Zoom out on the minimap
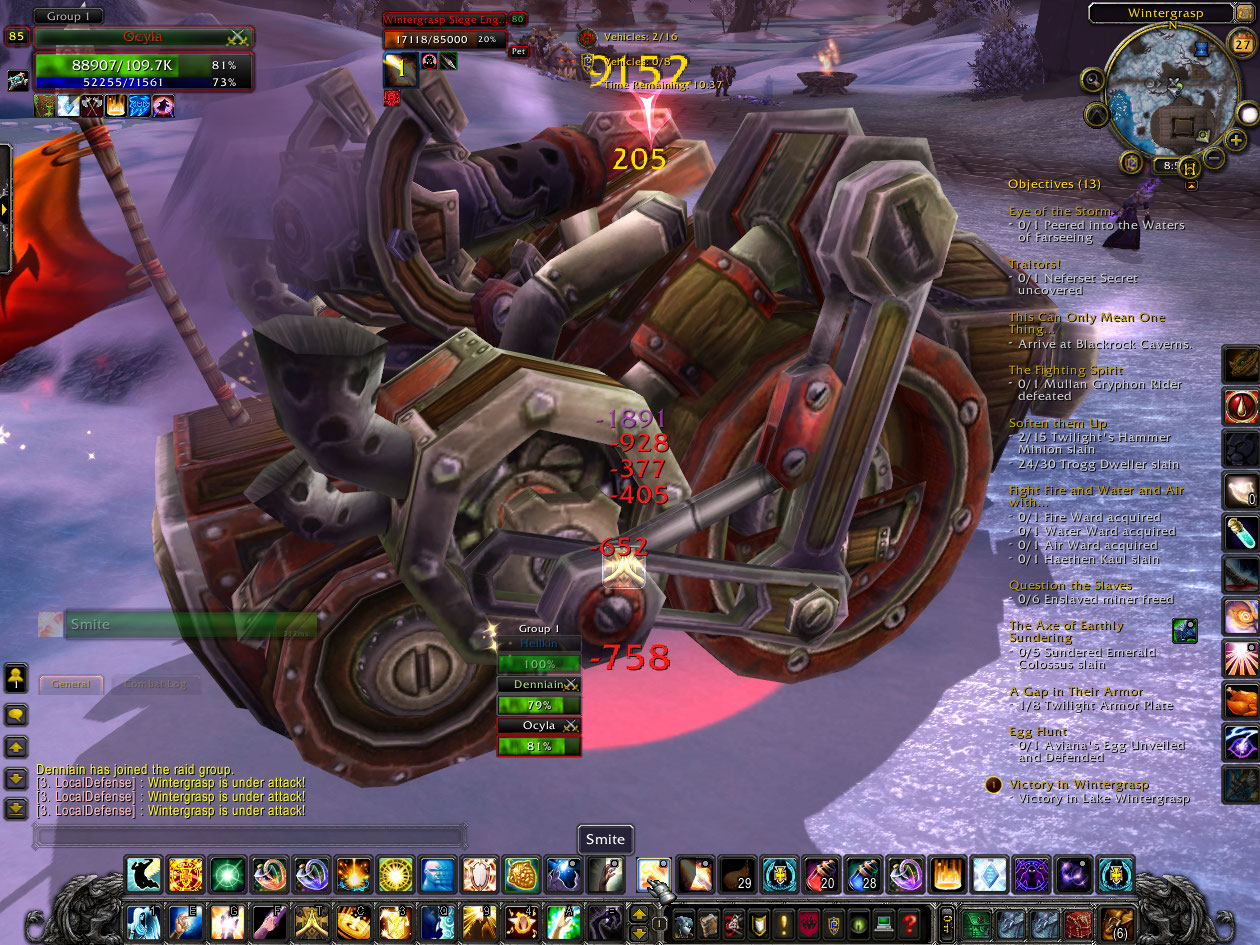Screen dimensions: 1260x945 coord(1212,158)
